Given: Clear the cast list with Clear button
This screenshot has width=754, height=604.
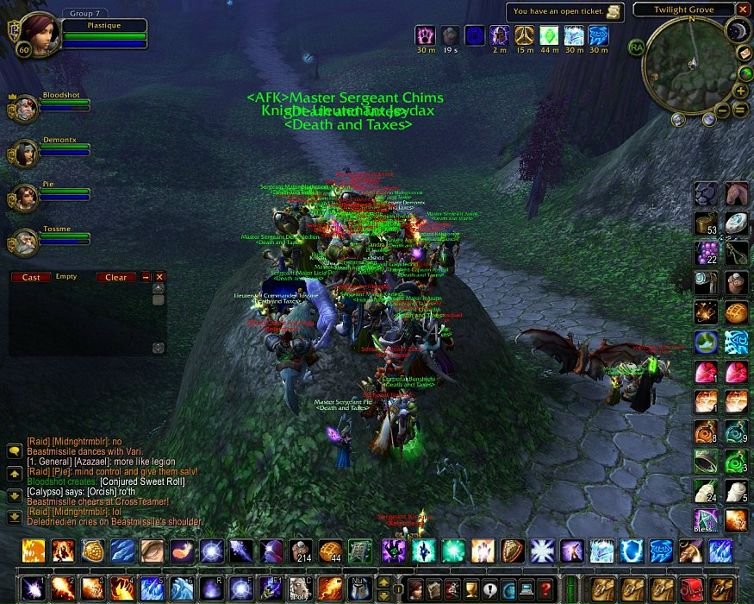Looking at the screenshot, I should 116,277.
